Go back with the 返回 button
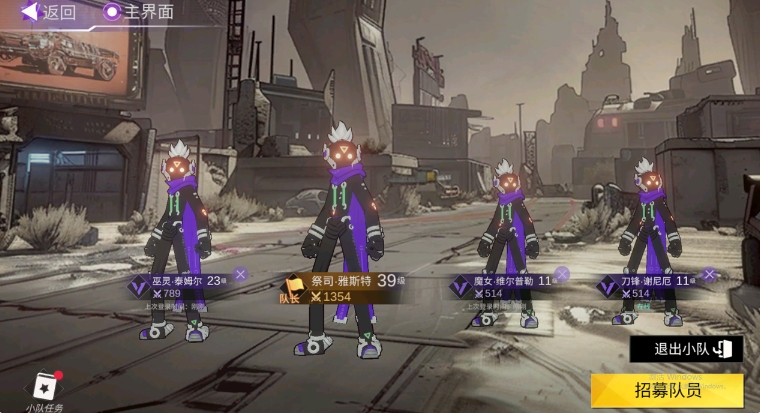Viewport: 760px width, 413px height. click(48, 13)
